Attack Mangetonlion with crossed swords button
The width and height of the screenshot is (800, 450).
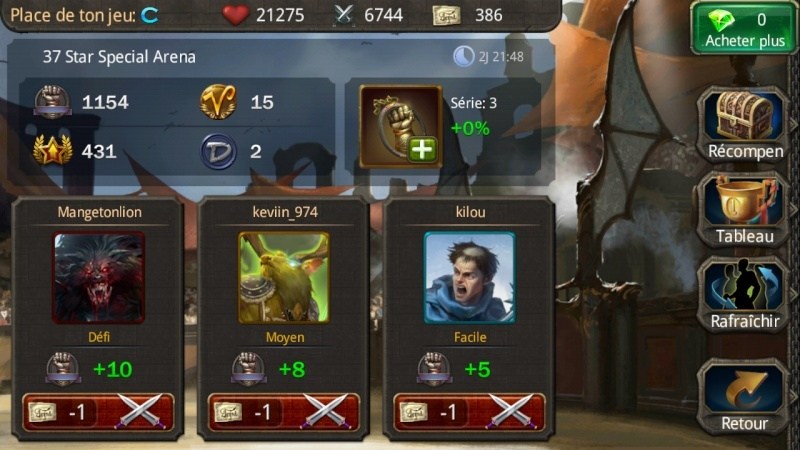coord(98,412)
